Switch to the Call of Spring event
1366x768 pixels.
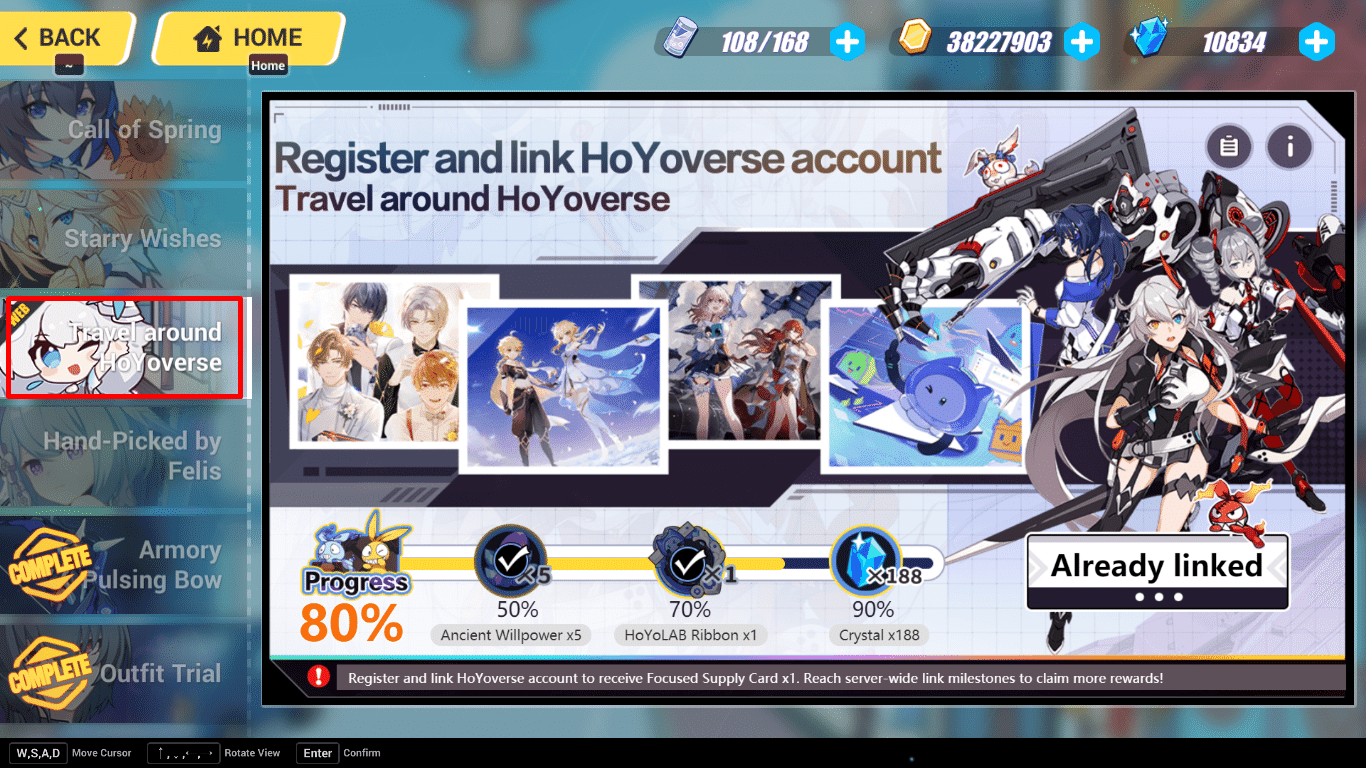click(124, 129)
